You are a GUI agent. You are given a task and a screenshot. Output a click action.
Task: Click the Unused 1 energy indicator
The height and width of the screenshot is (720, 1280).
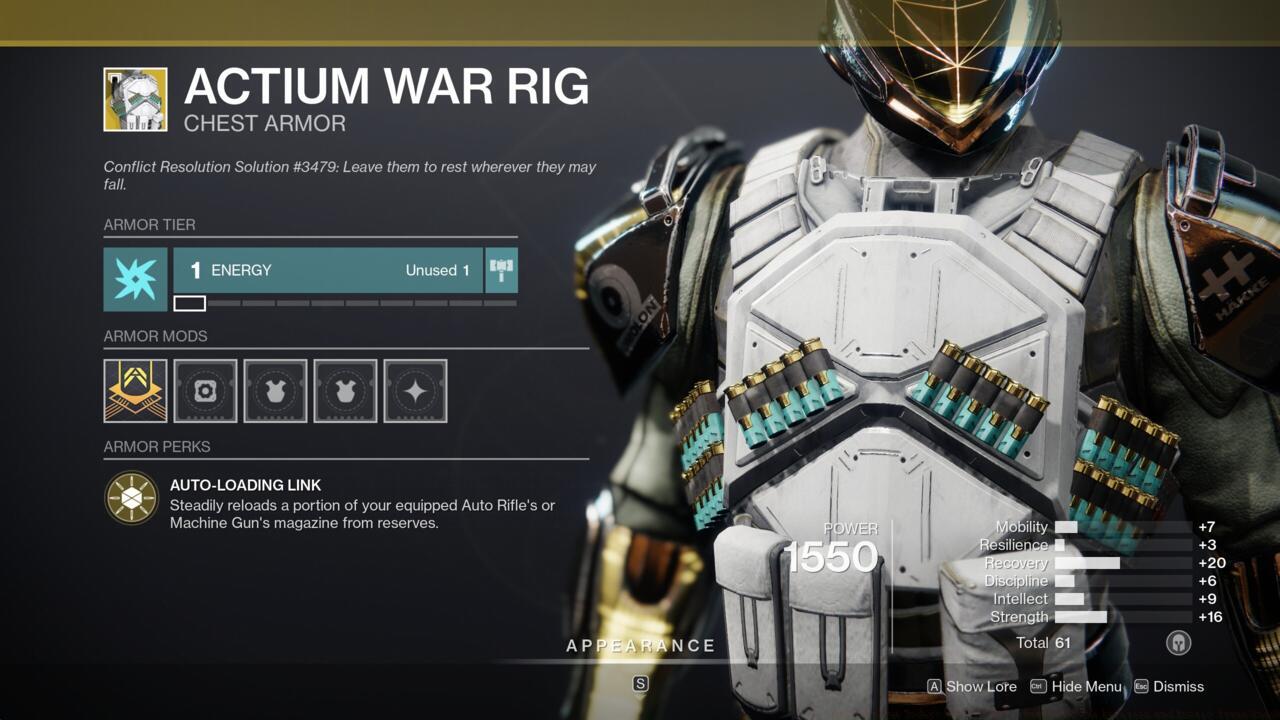point(437,270)
